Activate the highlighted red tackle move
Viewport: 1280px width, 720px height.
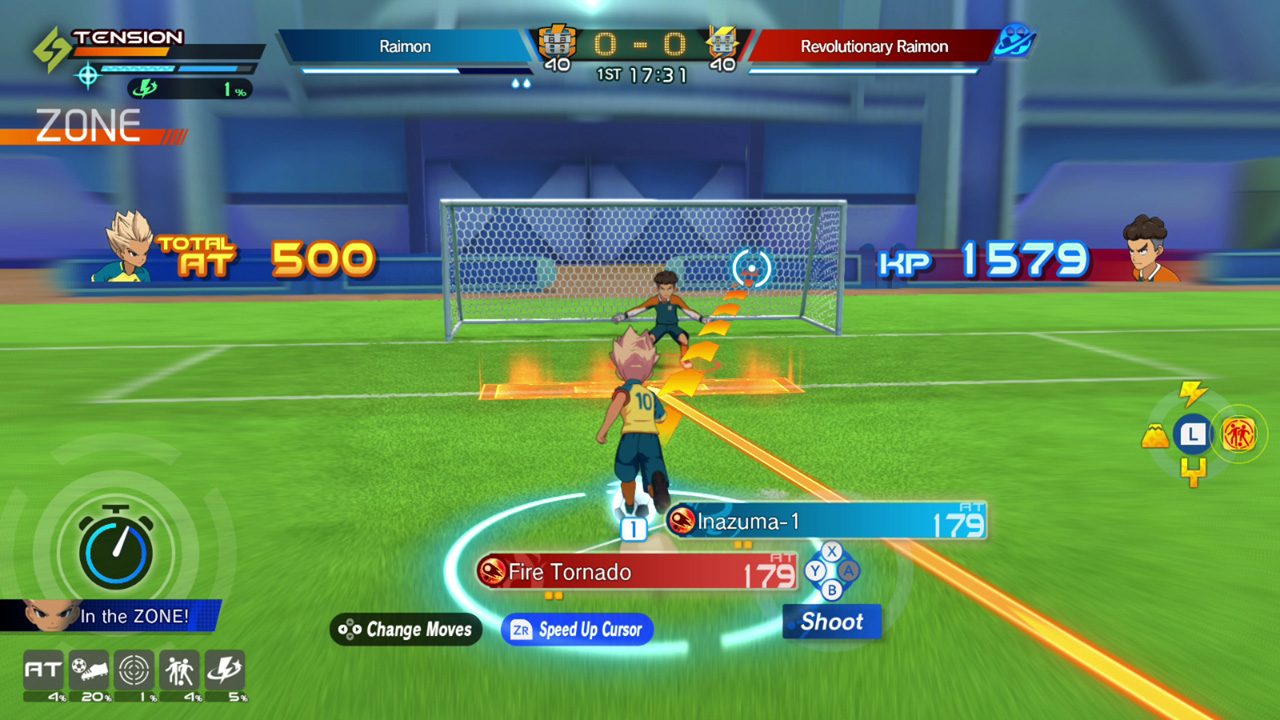pyautogui.click(x=1237, y=434)
